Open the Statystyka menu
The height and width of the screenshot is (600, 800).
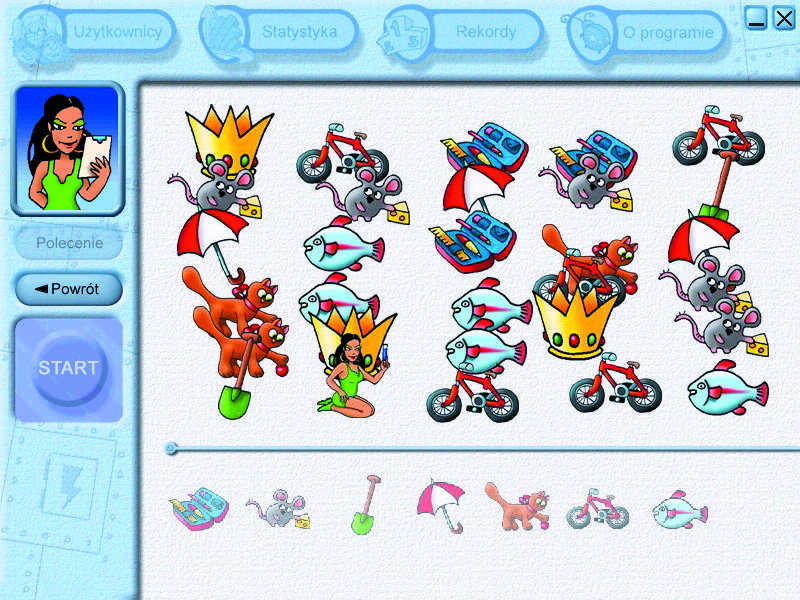[x=299, y=32]
